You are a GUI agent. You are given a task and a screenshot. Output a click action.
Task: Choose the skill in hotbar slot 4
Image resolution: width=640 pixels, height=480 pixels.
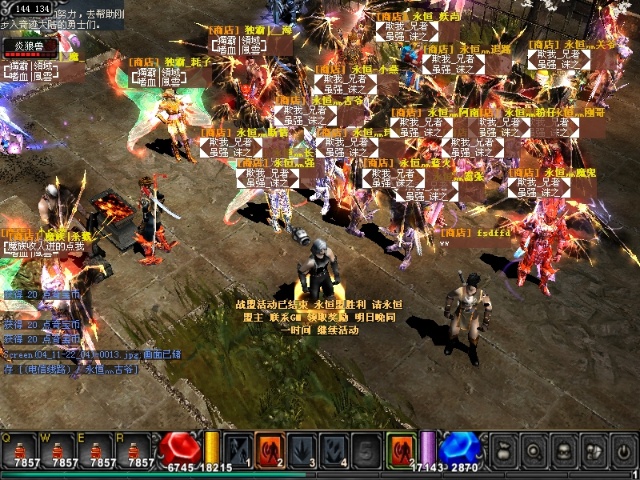pos(335,450)
